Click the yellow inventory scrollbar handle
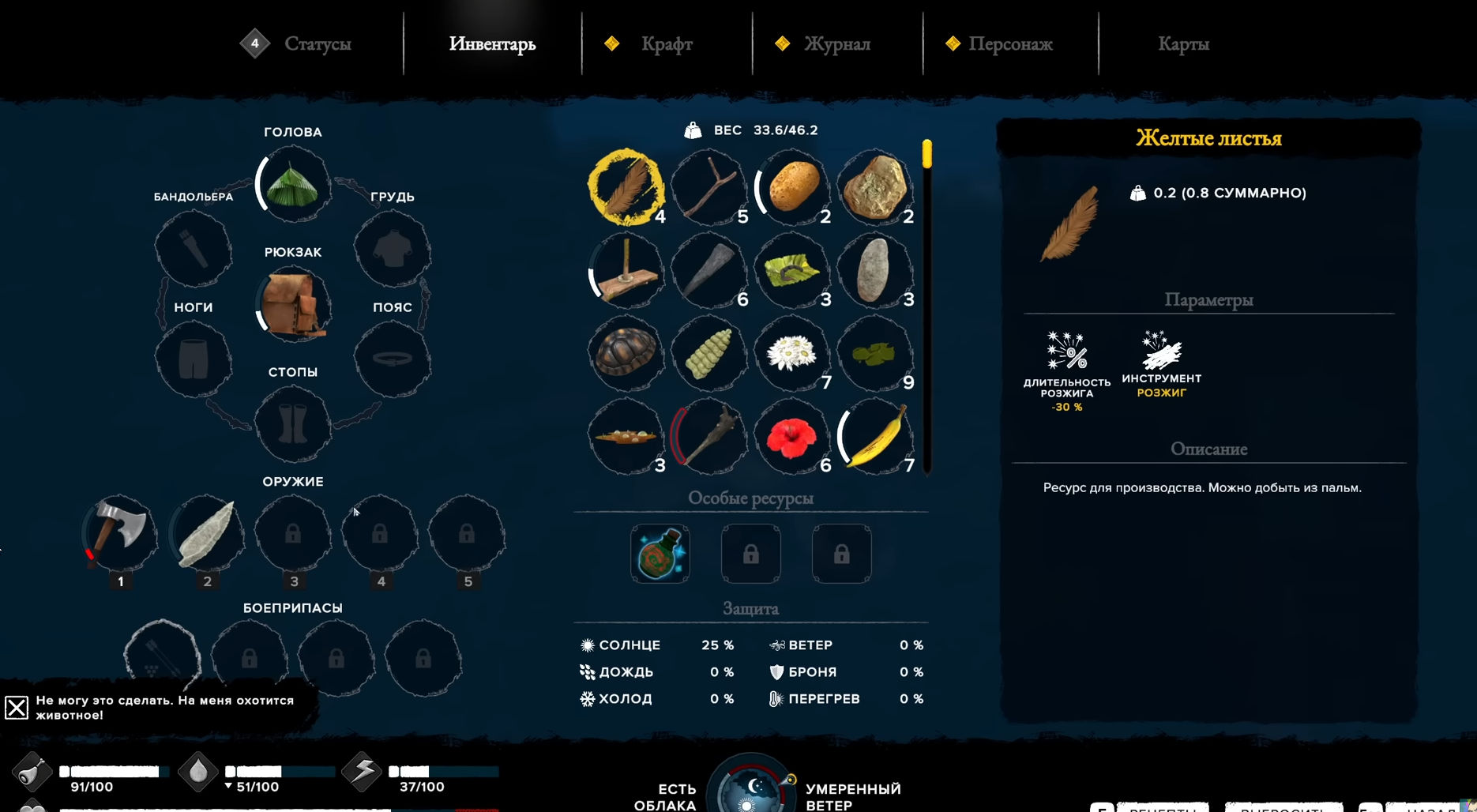This screenshot has width=1477, height=812. coord(926,153)
